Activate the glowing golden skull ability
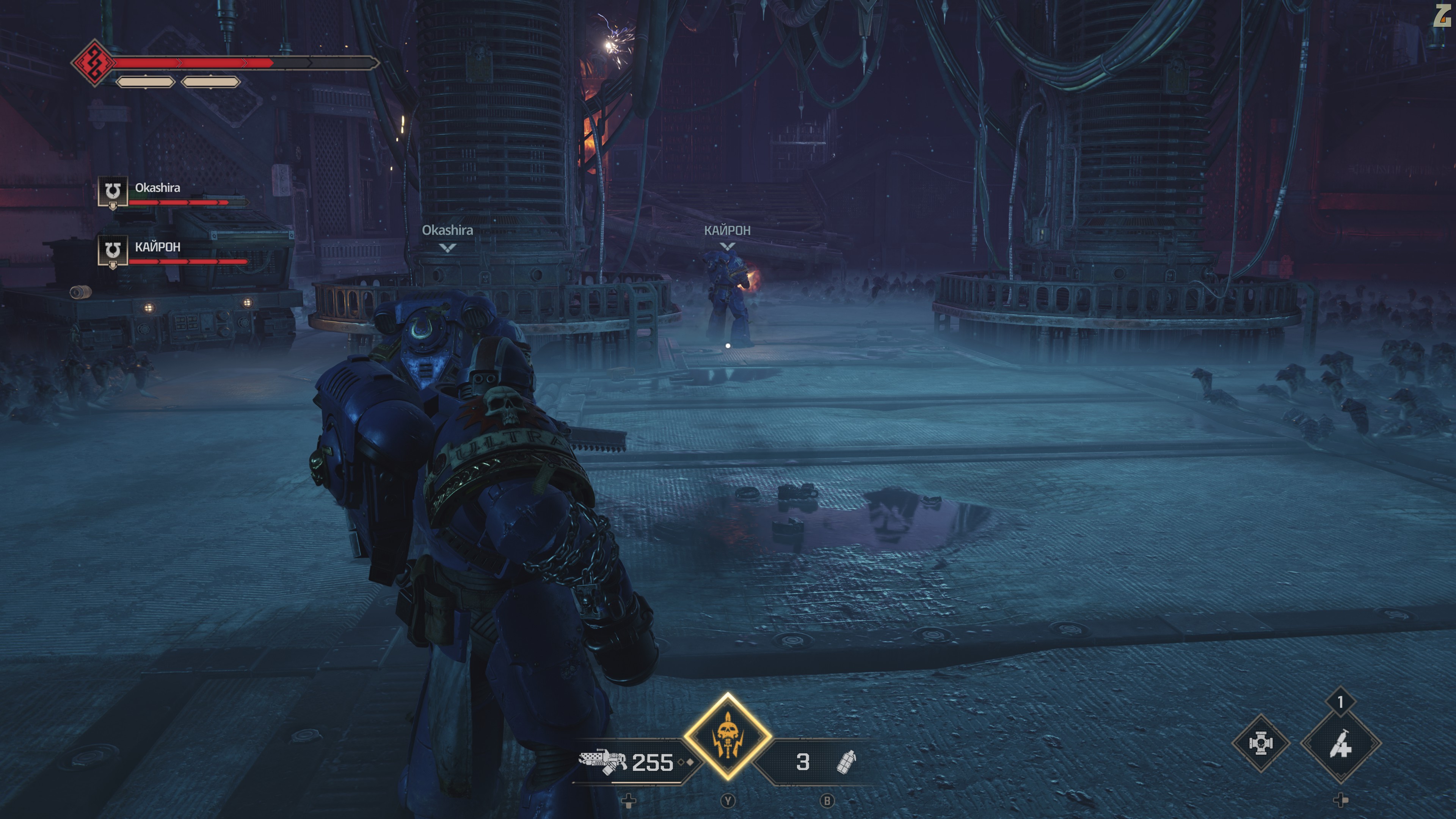 click(728, 736)
